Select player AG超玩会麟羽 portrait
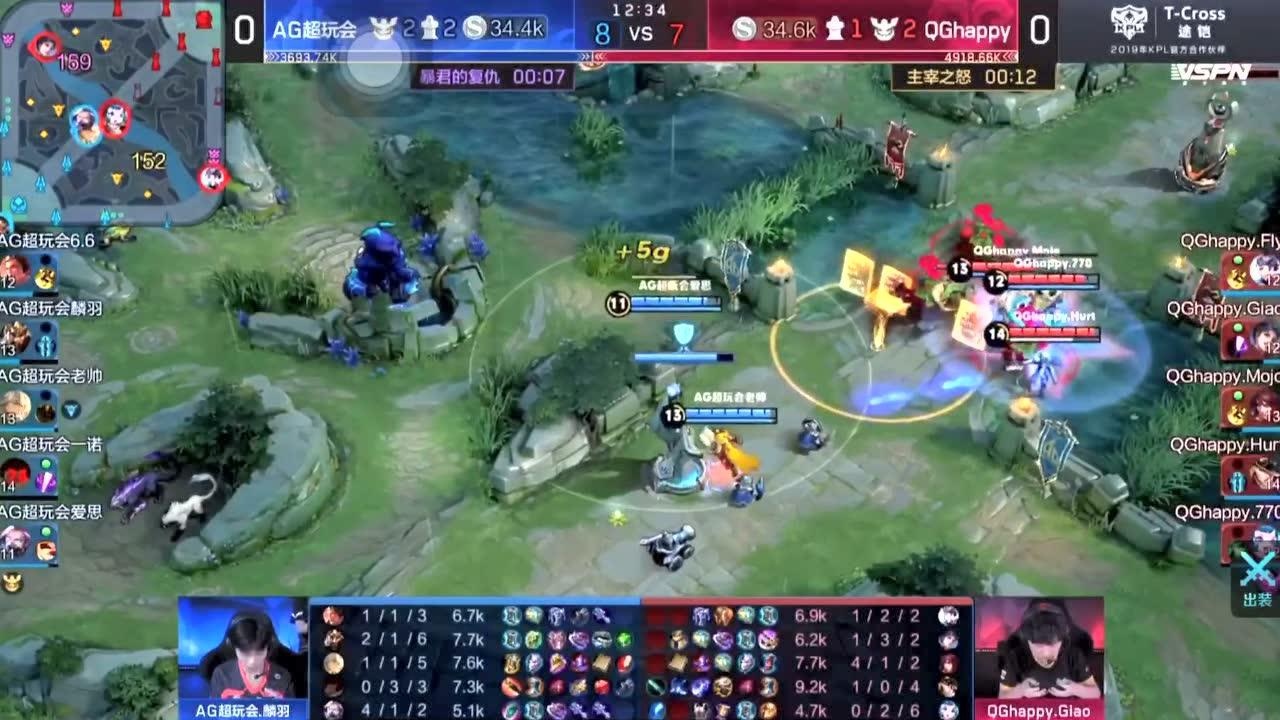The height and width of the screenshot is (720, 1280). 16,337
